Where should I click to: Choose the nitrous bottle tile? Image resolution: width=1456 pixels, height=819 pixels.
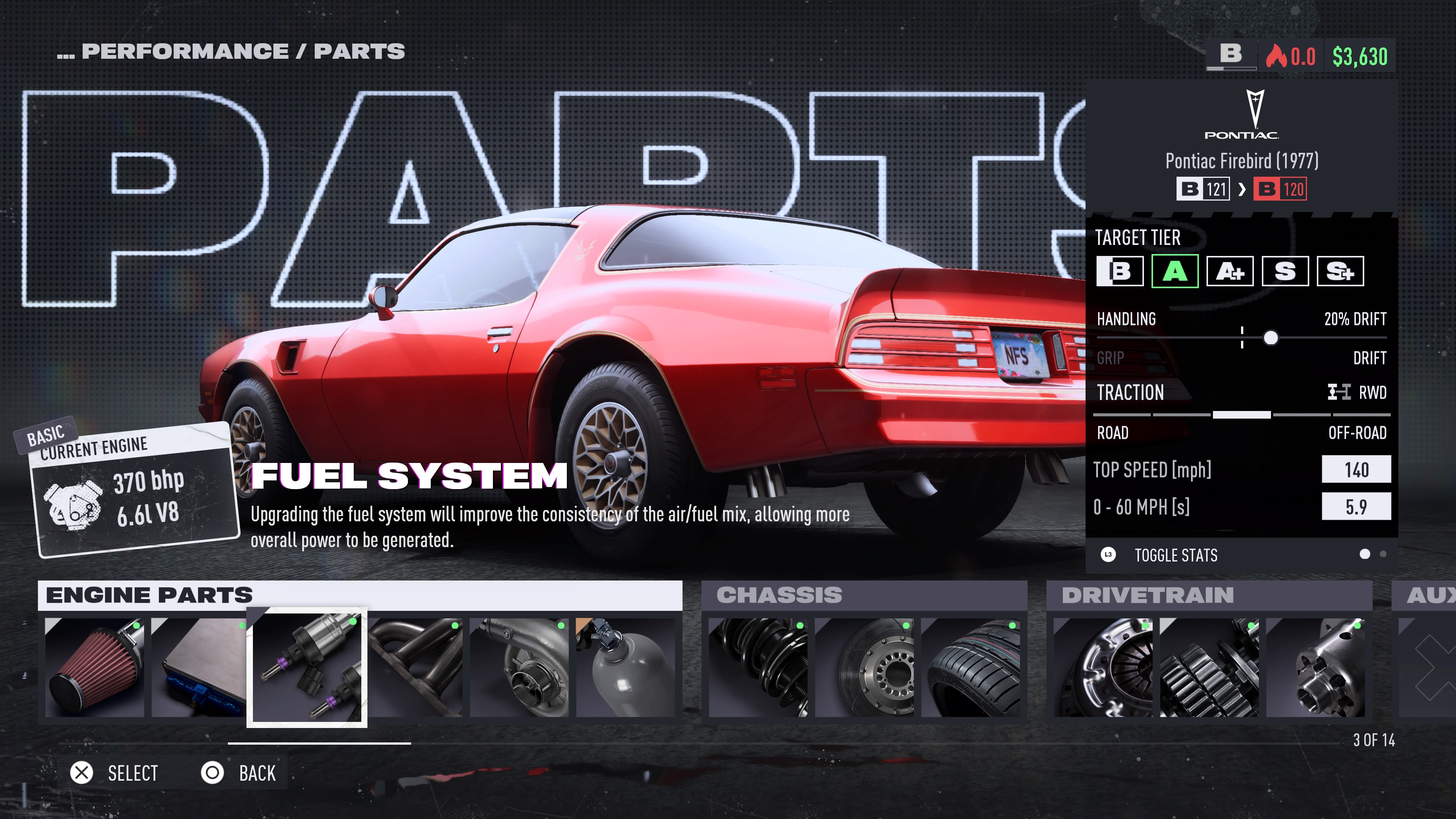pos(625,667)
